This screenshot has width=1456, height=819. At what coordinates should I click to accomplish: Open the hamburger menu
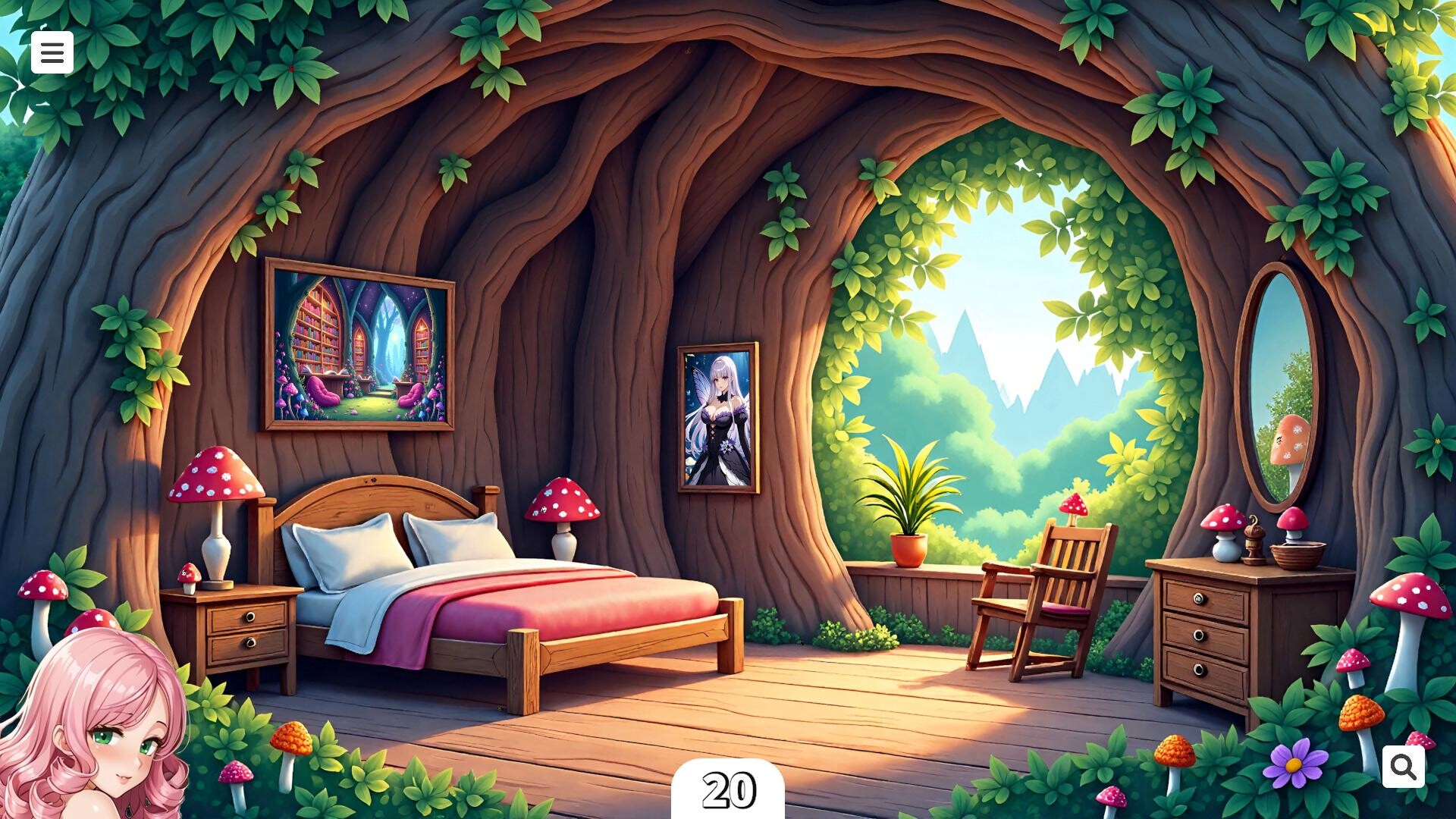[52, 52]
